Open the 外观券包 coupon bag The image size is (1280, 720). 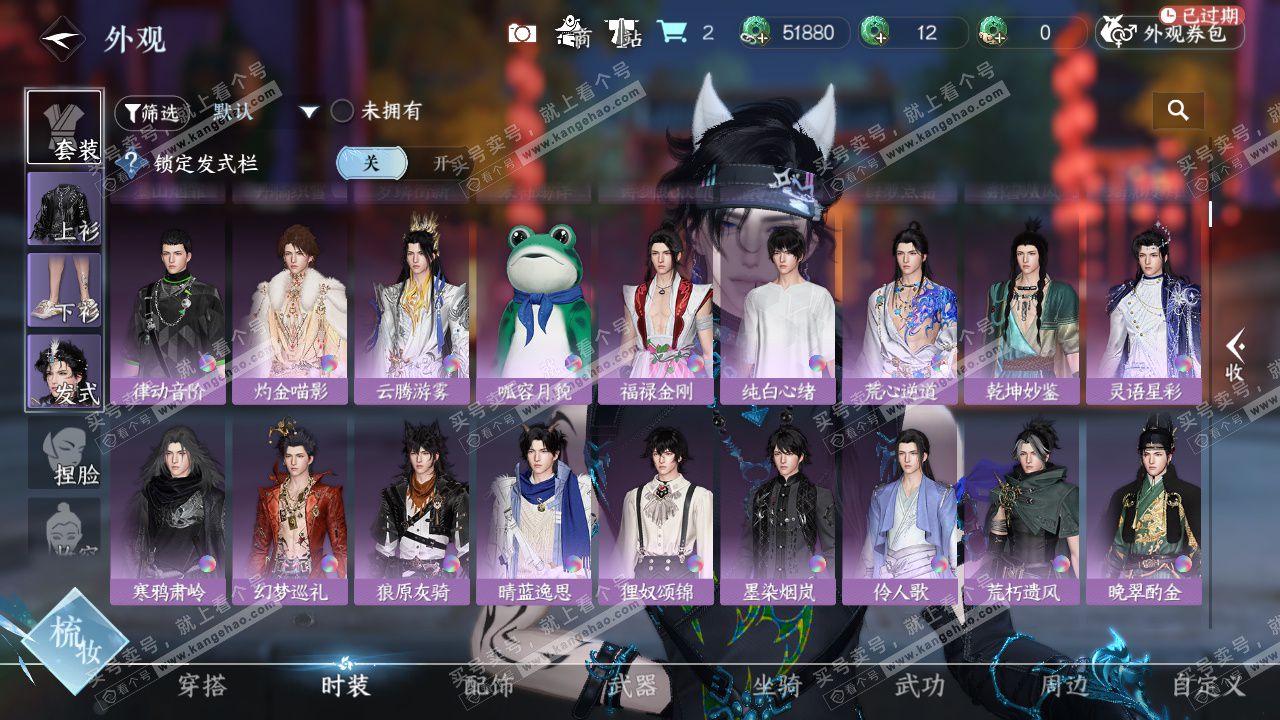tap(1170, 33)
